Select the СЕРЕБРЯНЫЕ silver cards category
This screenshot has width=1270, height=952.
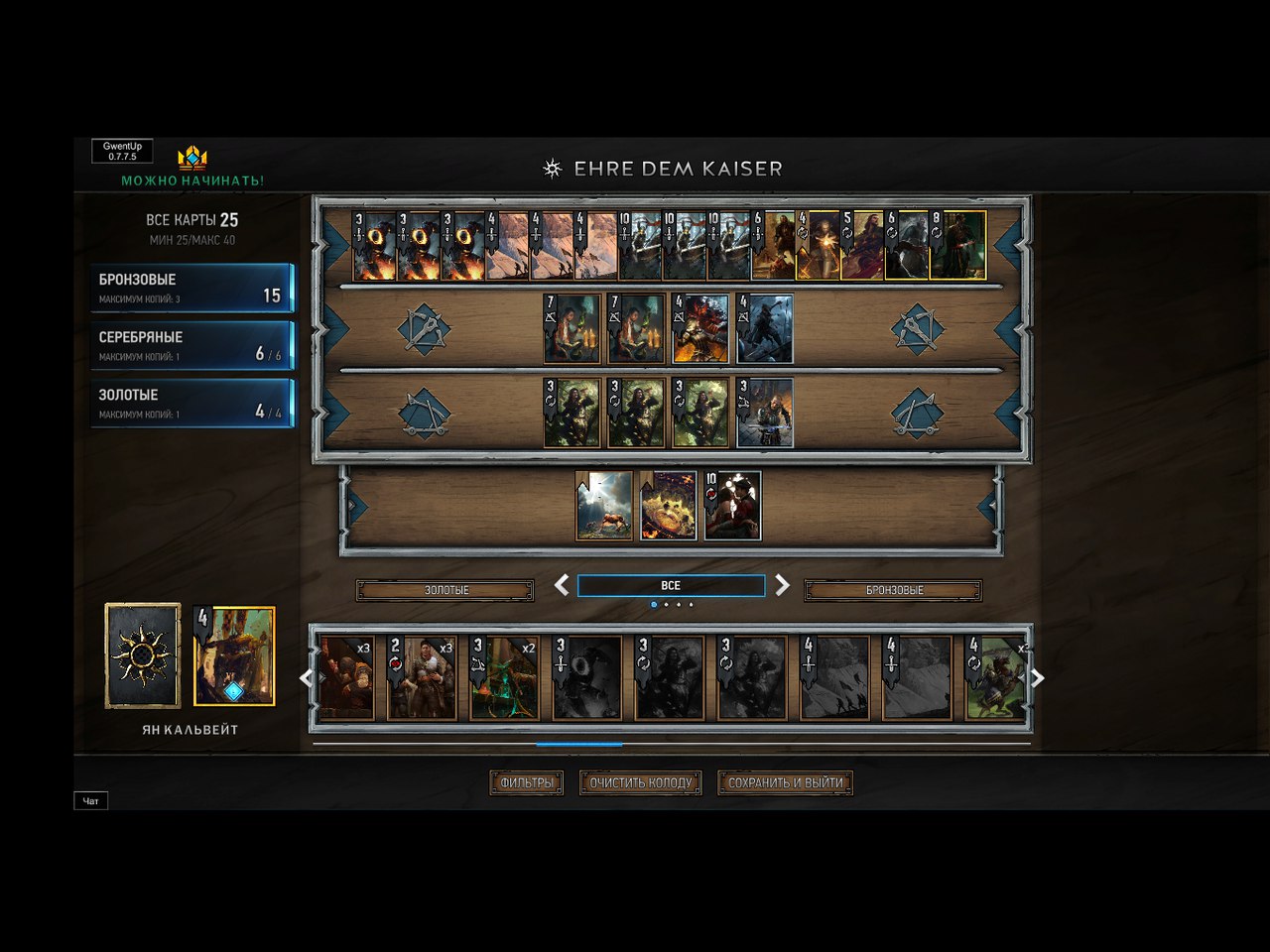(x=191, y=345)
